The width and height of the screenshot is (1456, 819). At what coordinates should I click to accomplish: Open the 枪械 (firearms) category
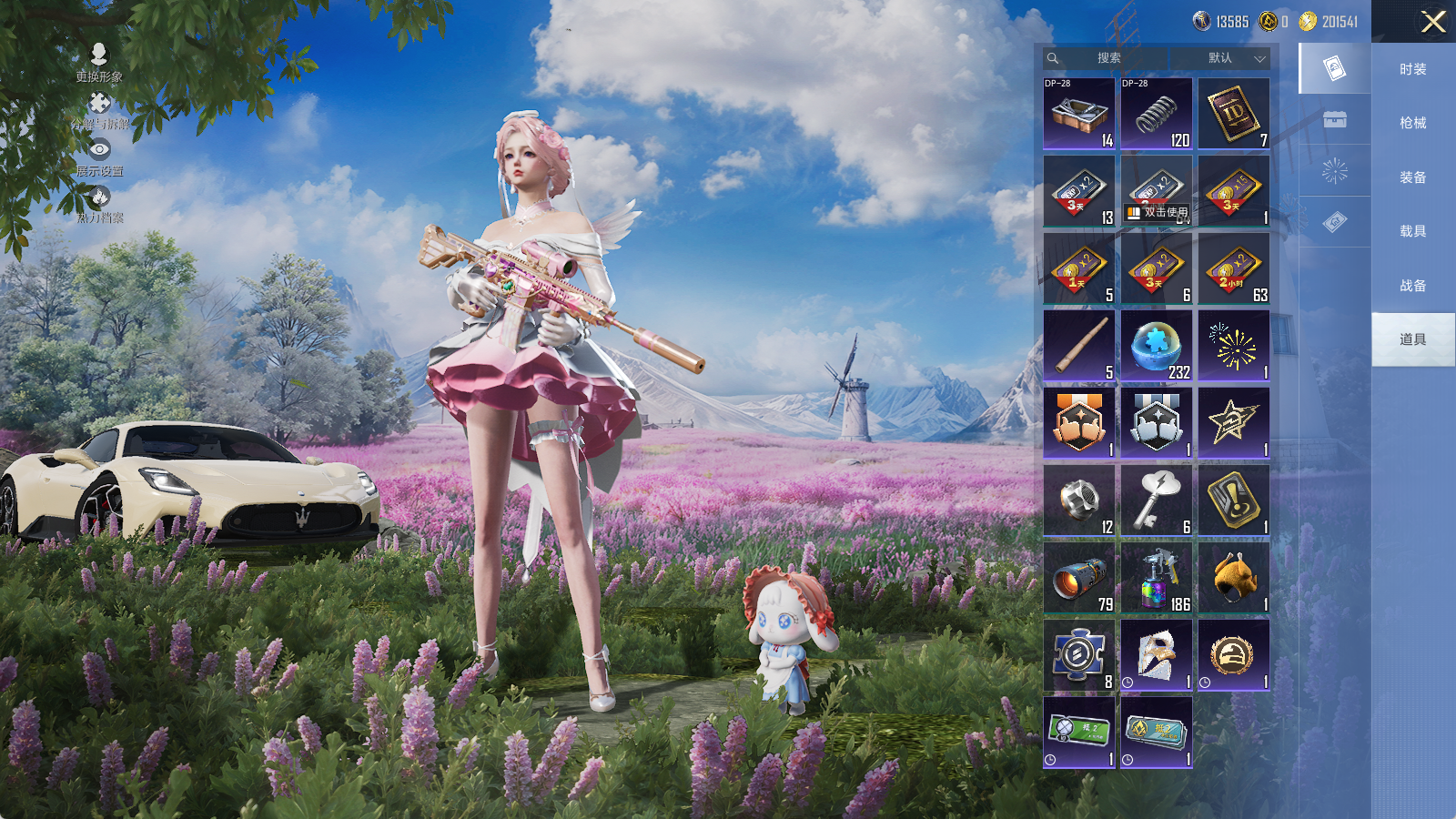click(1412, 123)
